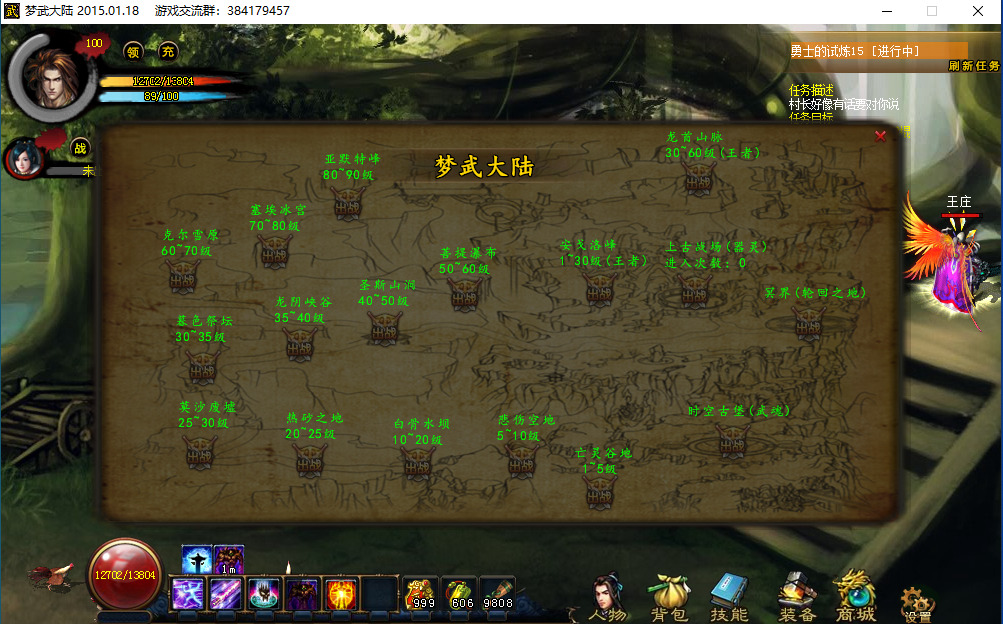Open the 背包 bag inventory
The width and height of the screenshot is (1003, 624).
coord(667,597)
